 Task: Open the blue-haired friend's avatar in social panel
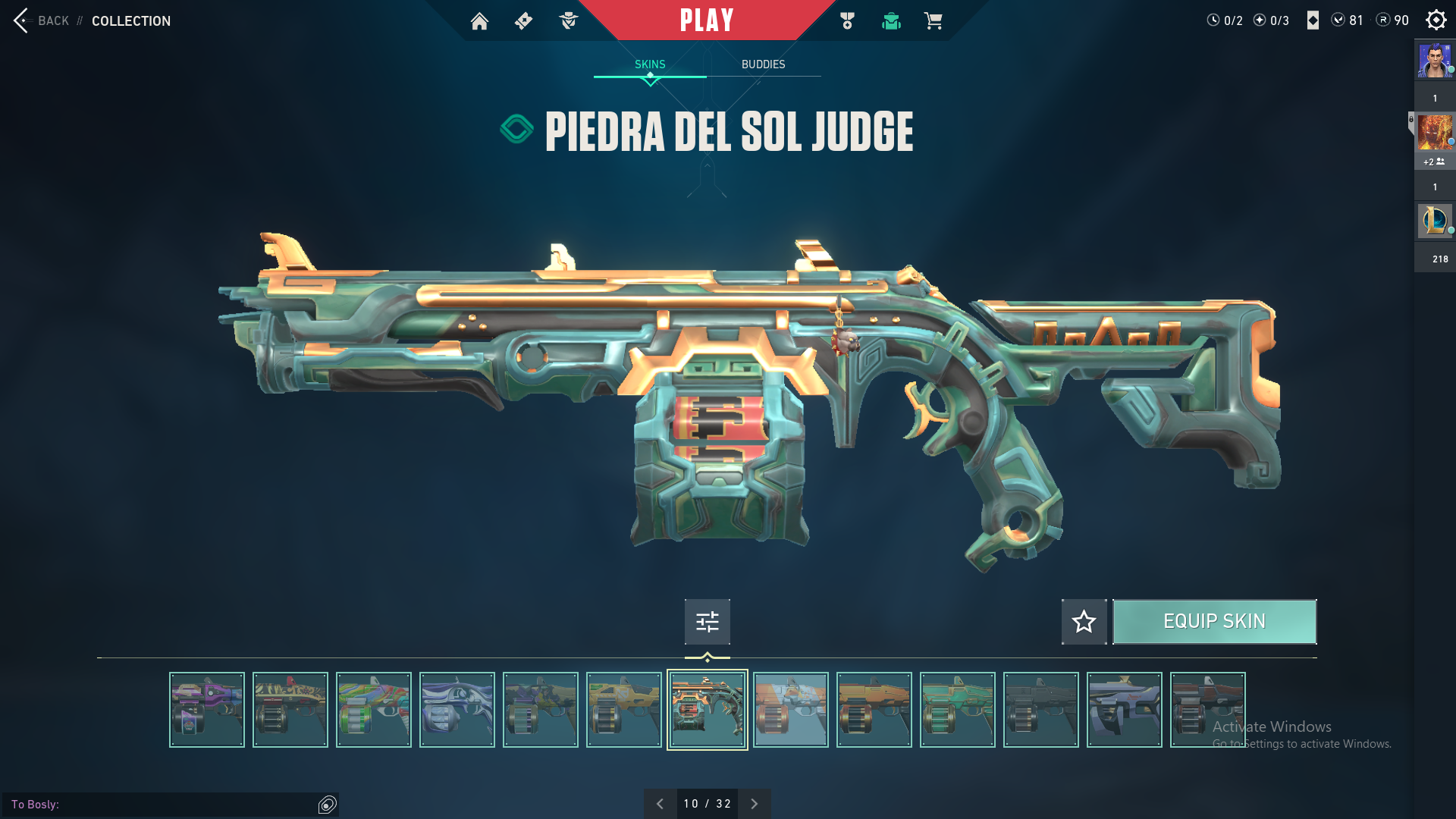coord(1435,61)
